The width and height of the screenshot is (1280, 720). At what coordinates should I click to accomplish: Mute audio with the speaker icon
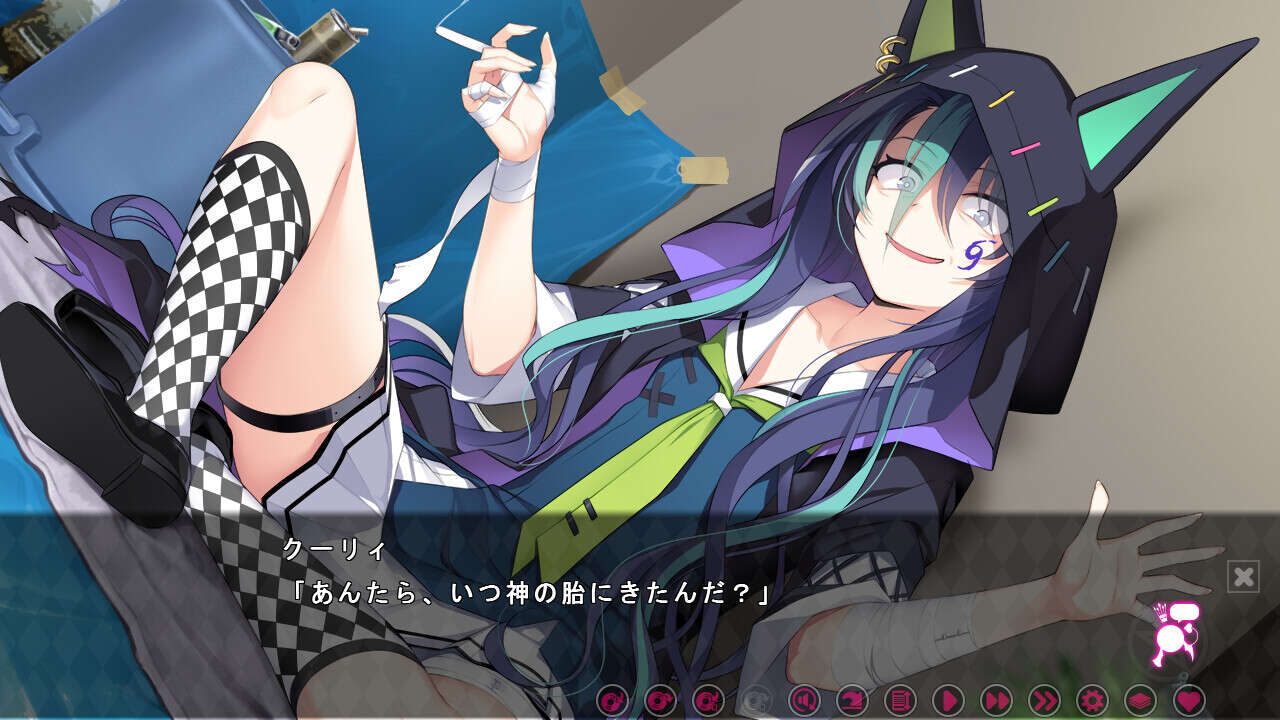803,700
